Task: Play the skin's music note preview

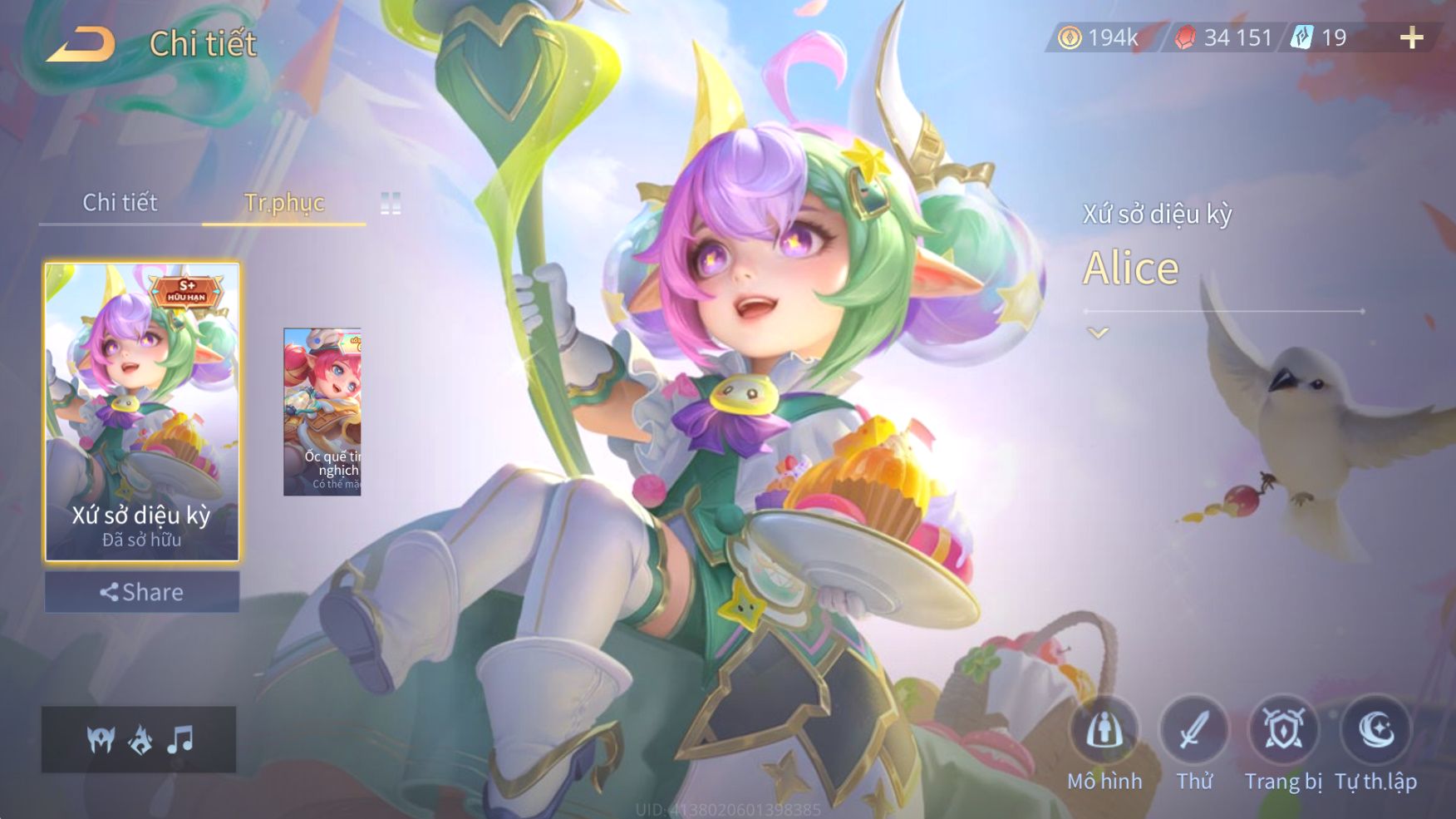Action: point(180,739)
